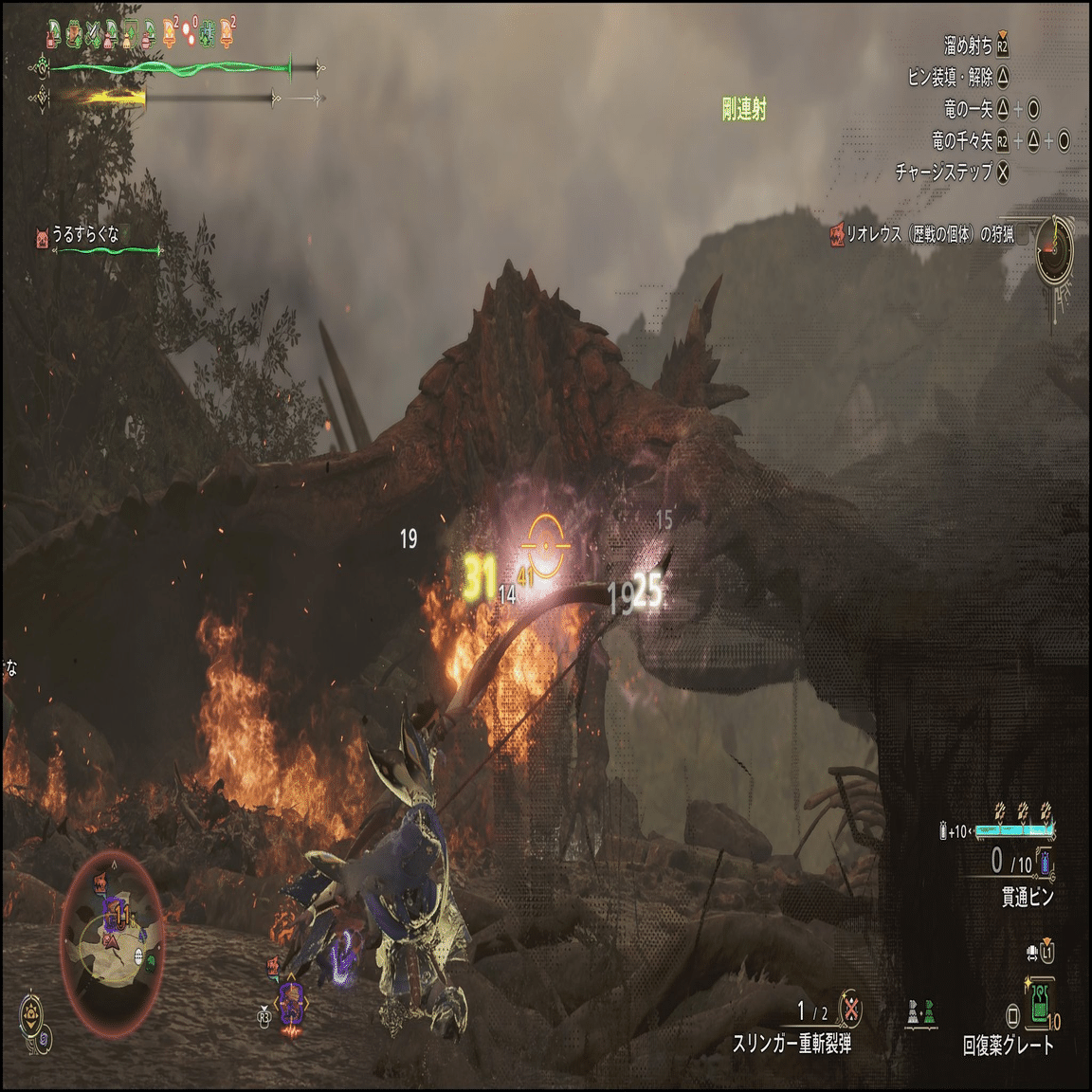Viewport: 1092px width, 1092px height.
Task: Click the Rathalos target monster icon
Action: [836, 234]
